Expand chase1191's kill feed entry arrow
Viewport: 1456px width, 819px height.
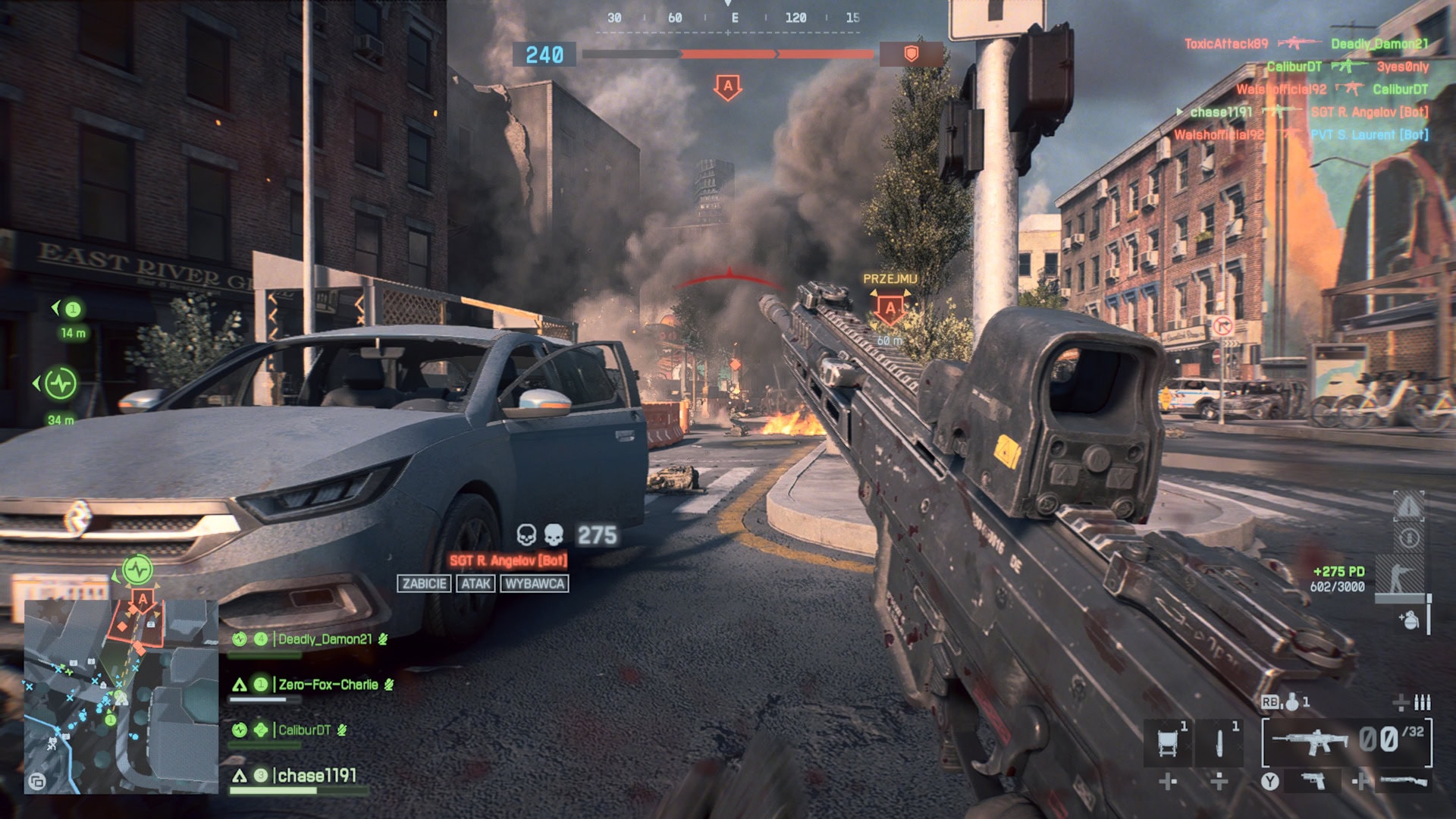tap(1179, 112)
